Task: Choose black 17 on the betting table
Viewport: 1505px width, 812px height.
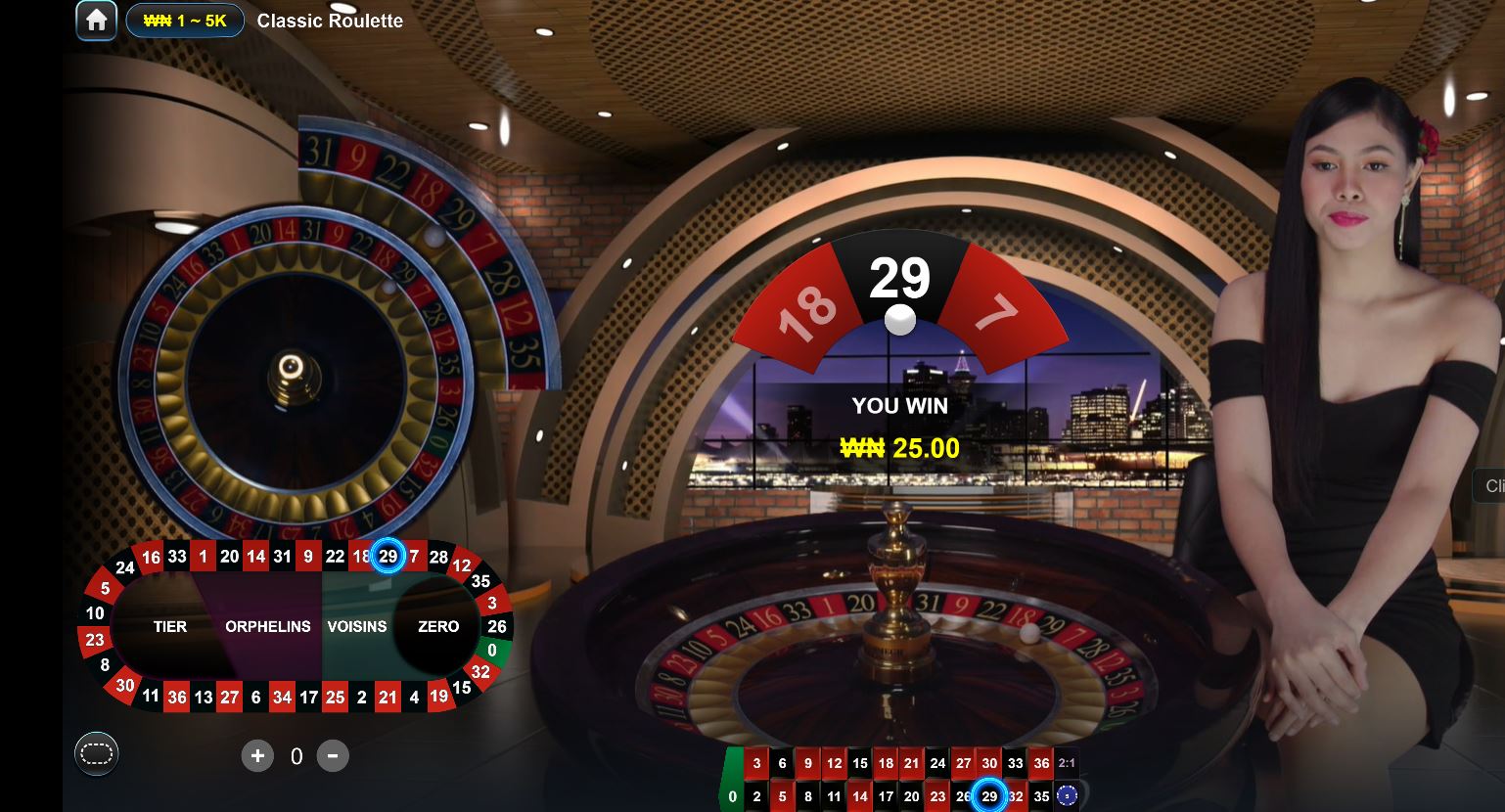Action: pos(886,796)
